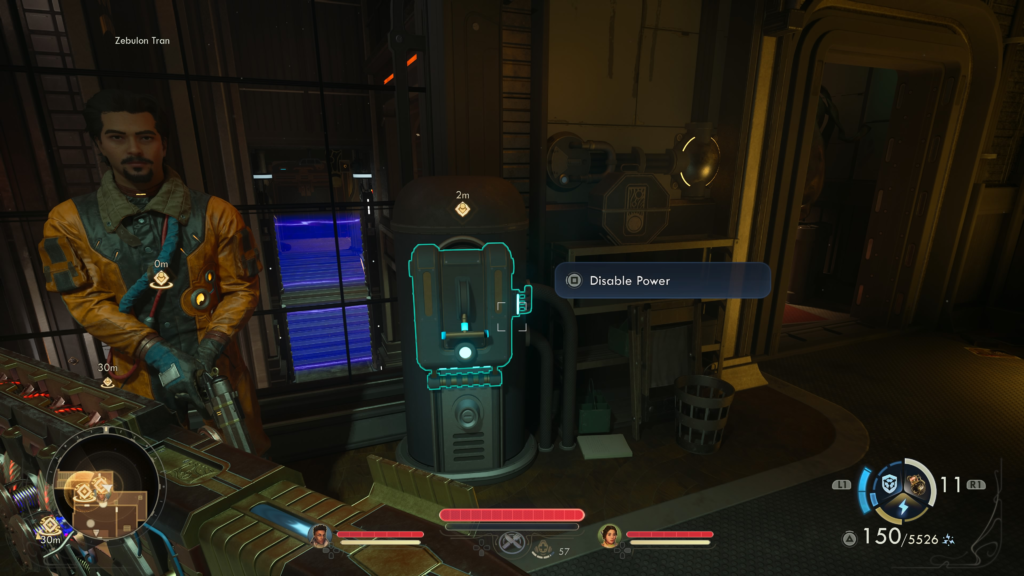Select the male companion portrait
This screenshot has width=1024, height=576.
coord(321,535)
